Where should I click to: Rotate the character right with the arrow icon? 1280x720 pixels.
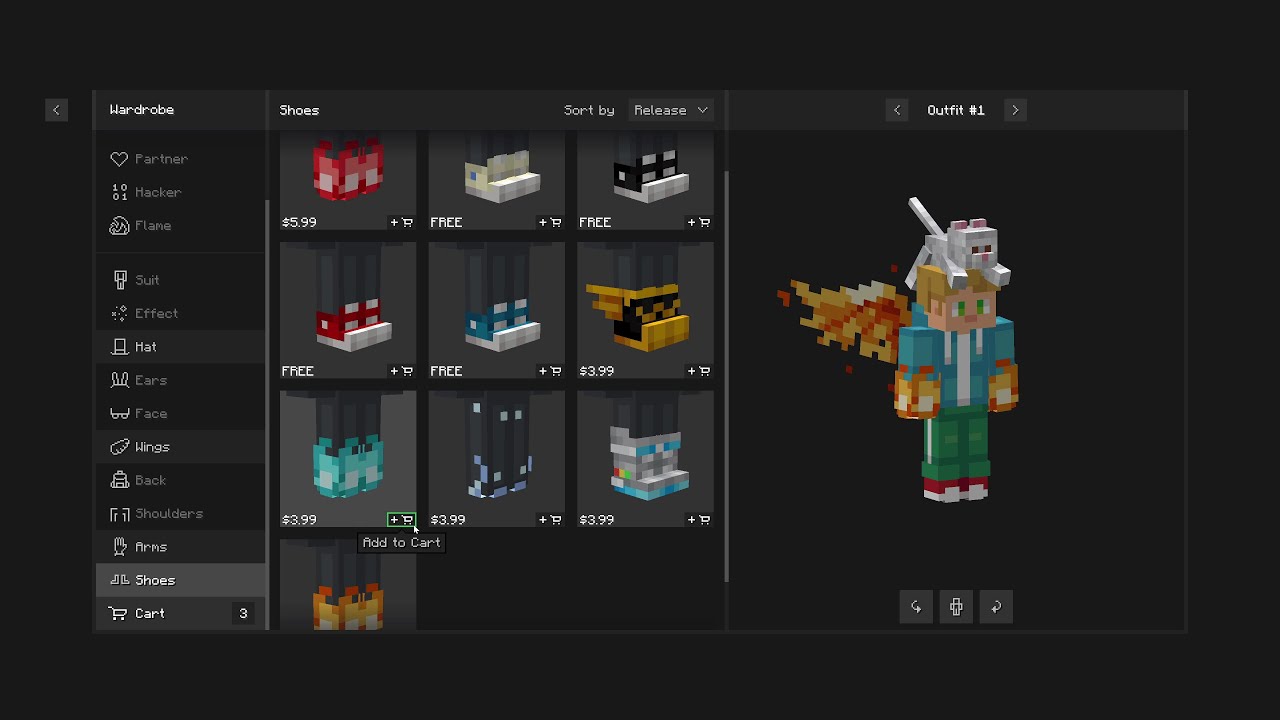(x=996, y=607)
